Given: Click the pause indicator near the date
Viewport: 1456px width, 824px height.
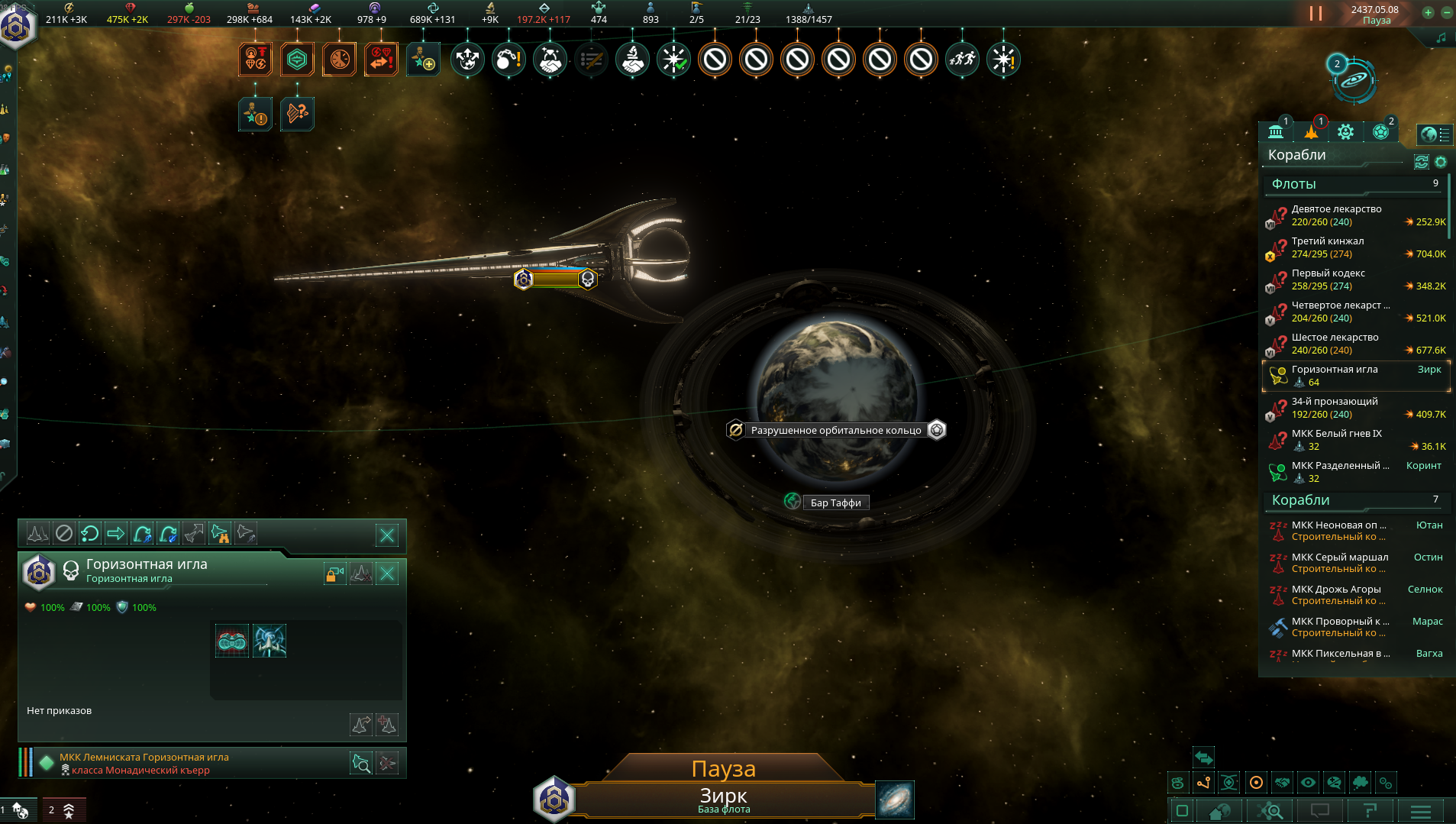Looking at the screenshot, I should coord(1316,13).
